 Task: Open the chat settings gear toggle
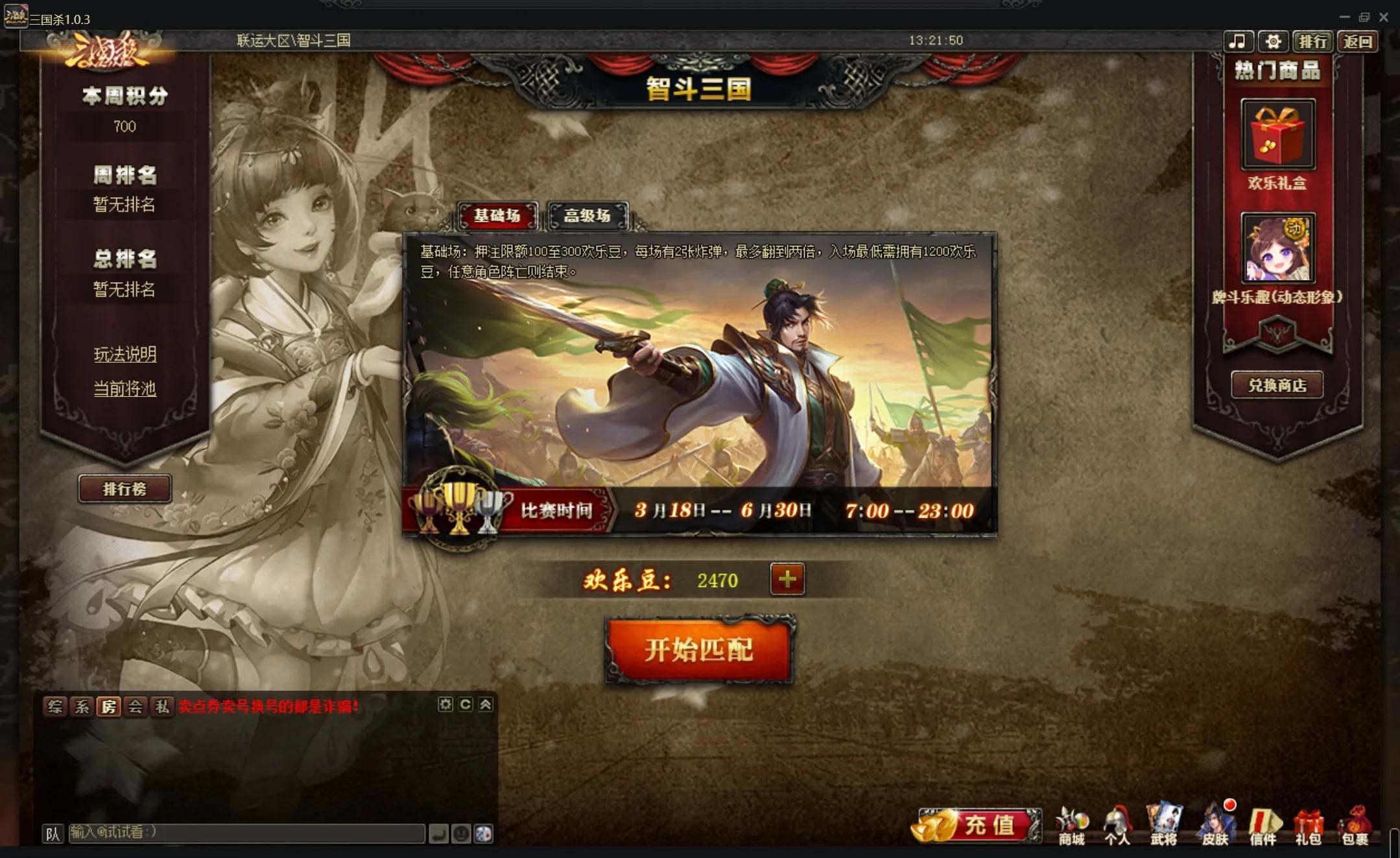[445, 705]
